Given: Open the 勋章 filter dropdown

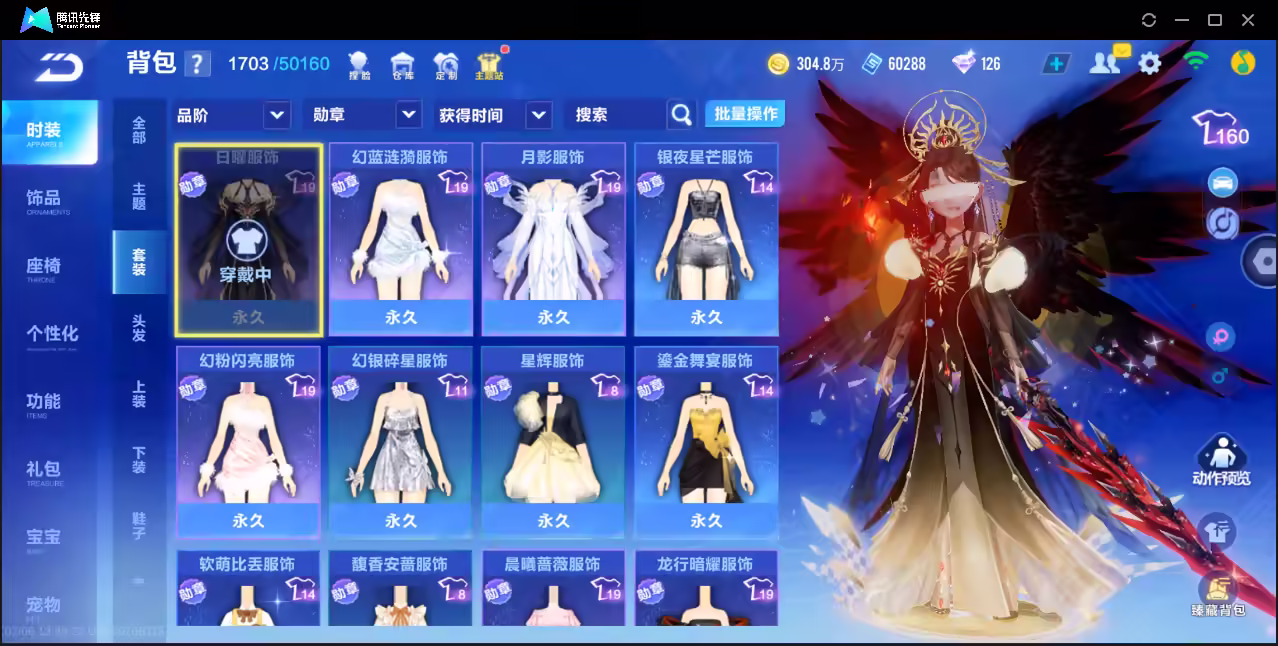Looking at the screenshot, I should click(408, 115).
